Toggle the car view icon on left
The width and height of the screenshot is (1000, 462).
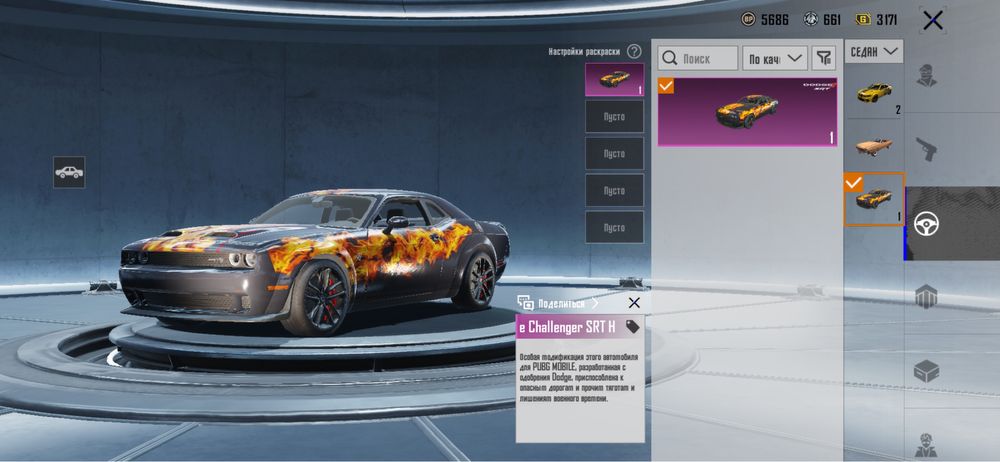coord(69,172)
